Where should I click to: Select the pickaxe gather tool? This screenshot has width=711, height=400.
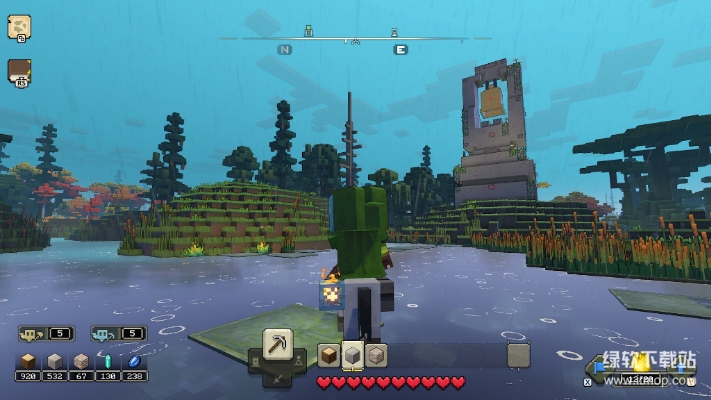[278, 345]
